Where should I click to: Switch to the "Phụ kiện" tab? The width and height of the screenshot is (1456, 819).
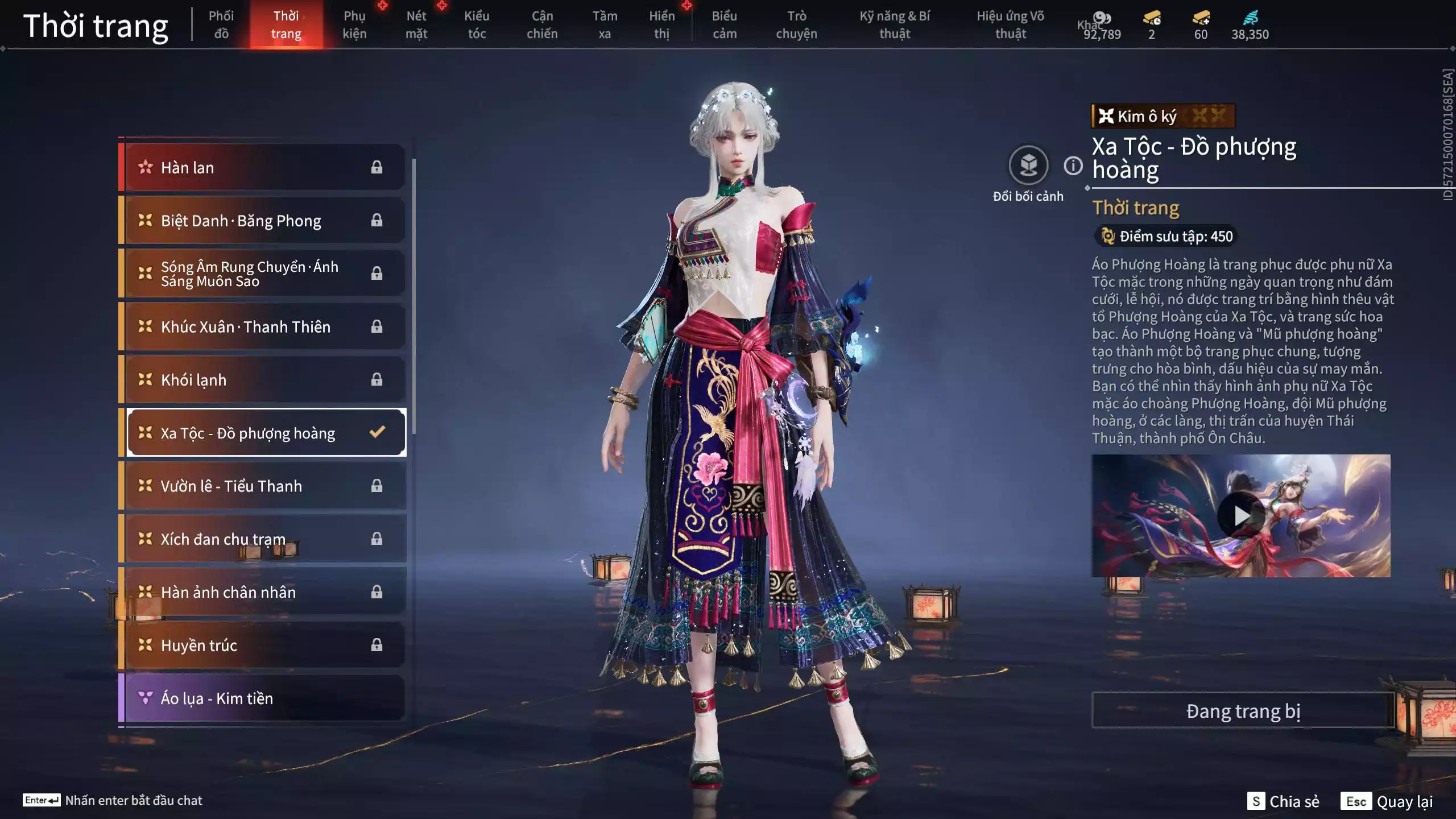point(354,24)
